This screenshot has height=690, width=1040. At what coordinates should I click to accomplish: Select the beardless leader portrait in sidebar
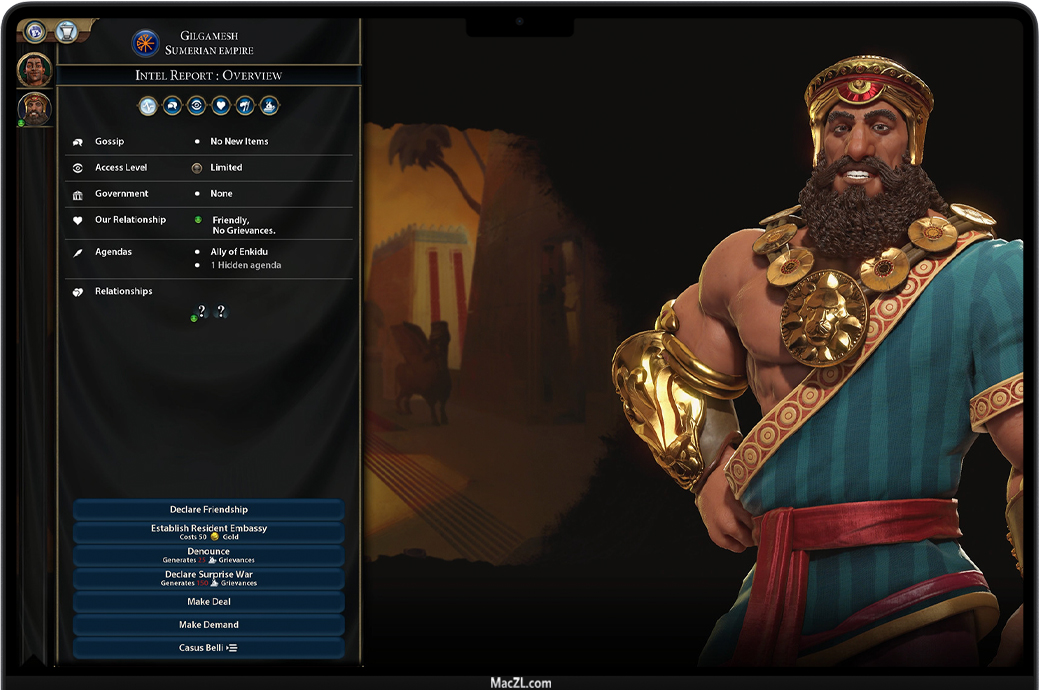point(34,70)
